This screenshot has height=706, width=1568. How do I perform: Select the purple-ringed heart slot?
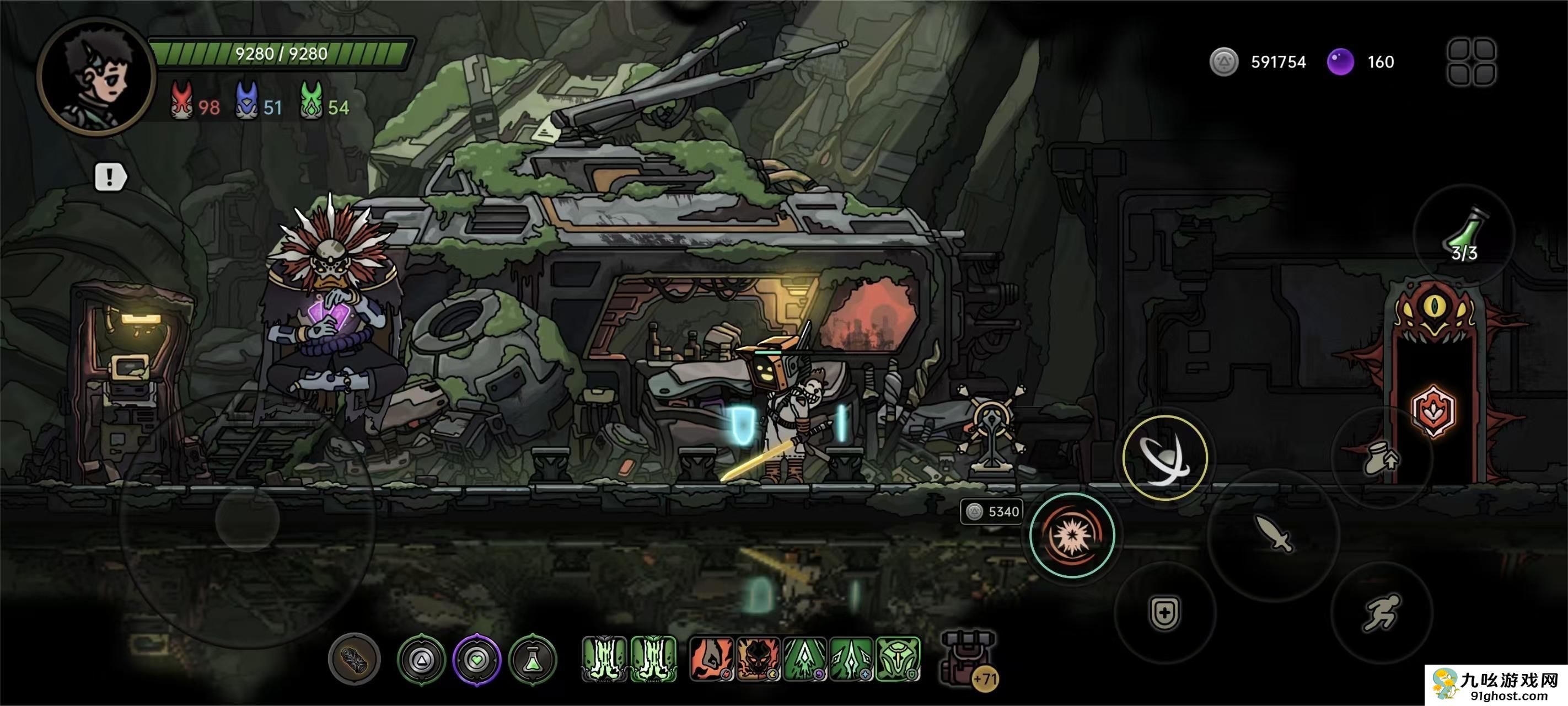tap(476, 659)
